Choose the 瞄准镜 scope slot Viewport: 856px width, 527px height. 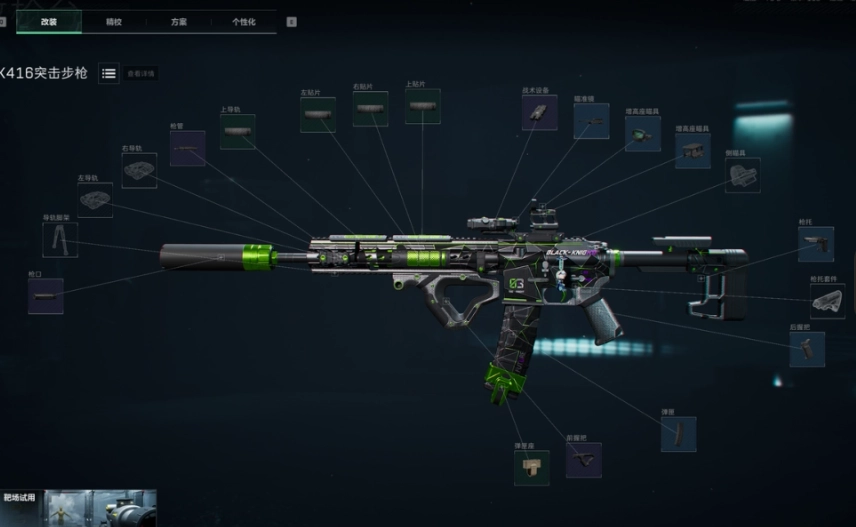click(x=591, y=121)
